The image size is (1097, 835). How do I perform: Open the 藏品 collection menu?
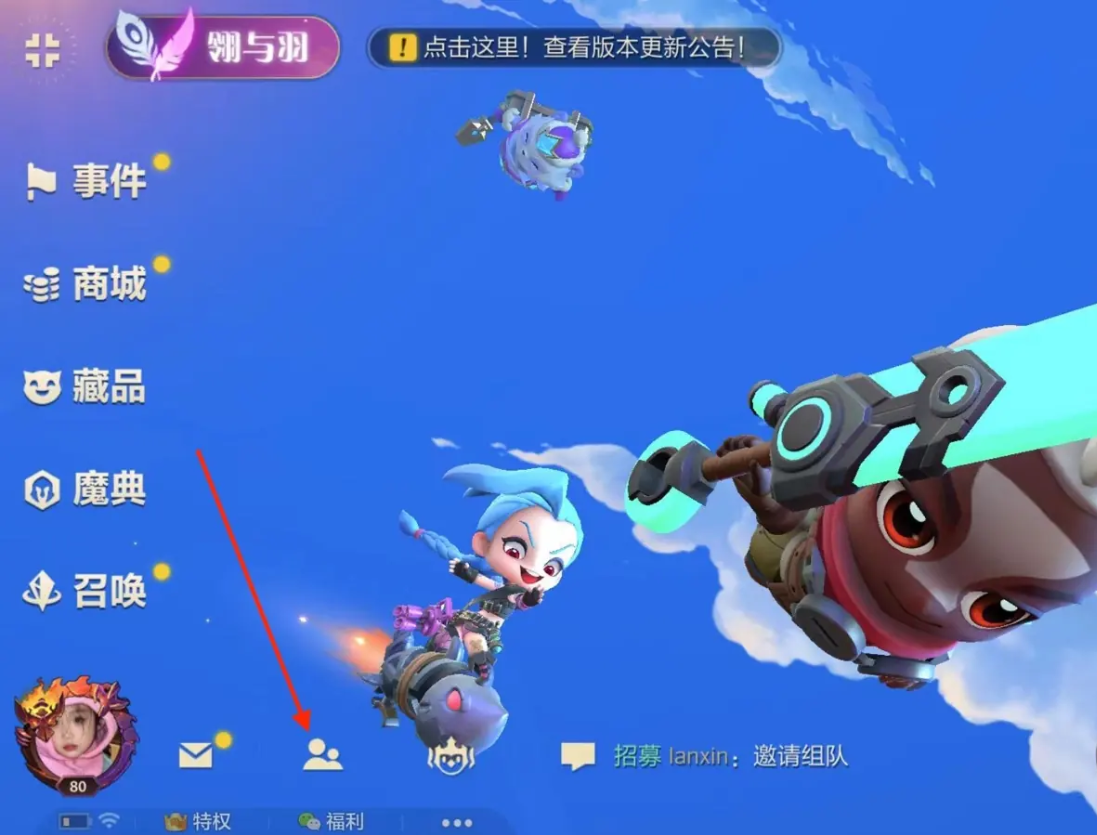click(x=86, y=387)
